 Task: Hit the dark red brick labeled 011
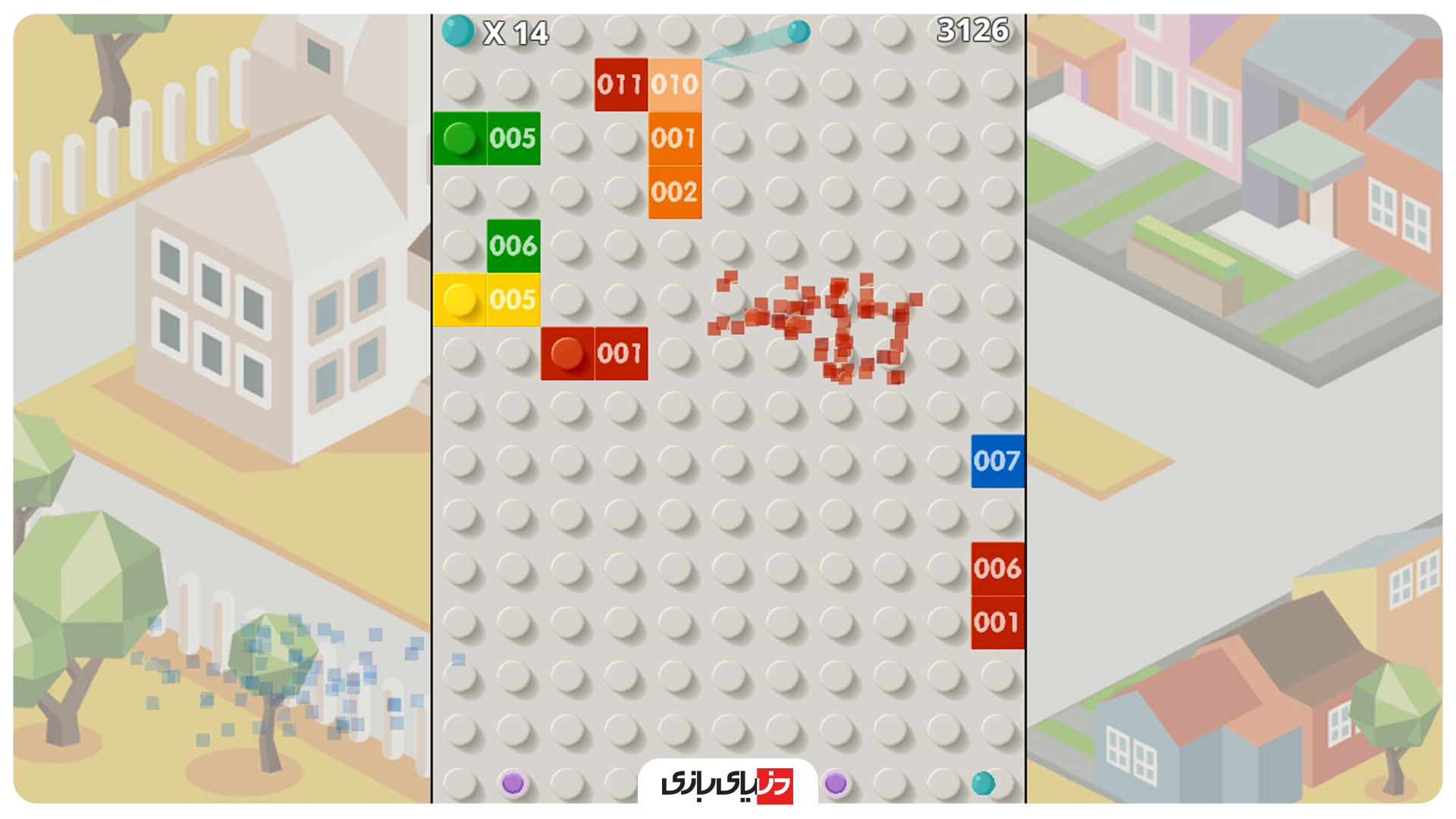620,83
